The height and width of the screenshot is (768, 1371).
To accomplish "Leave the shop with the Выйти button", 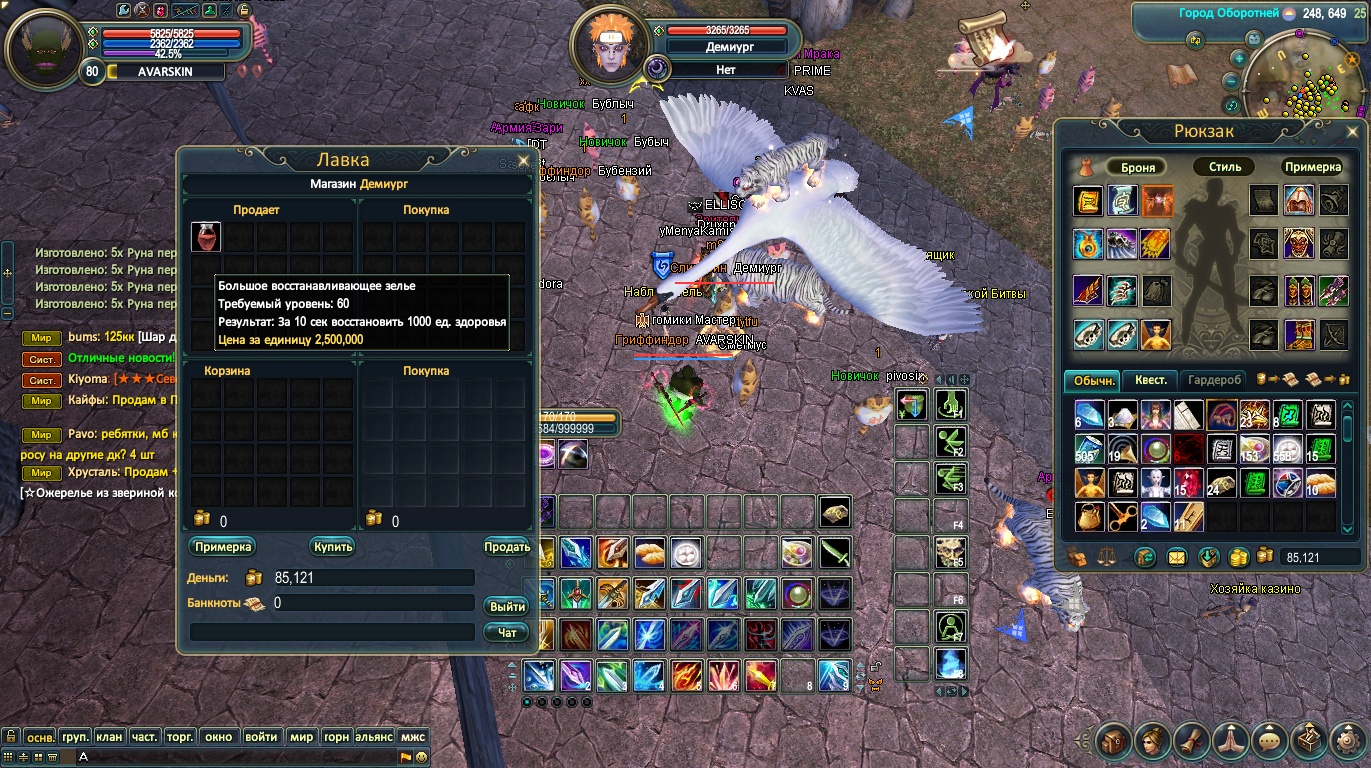I will coord(507,607).
